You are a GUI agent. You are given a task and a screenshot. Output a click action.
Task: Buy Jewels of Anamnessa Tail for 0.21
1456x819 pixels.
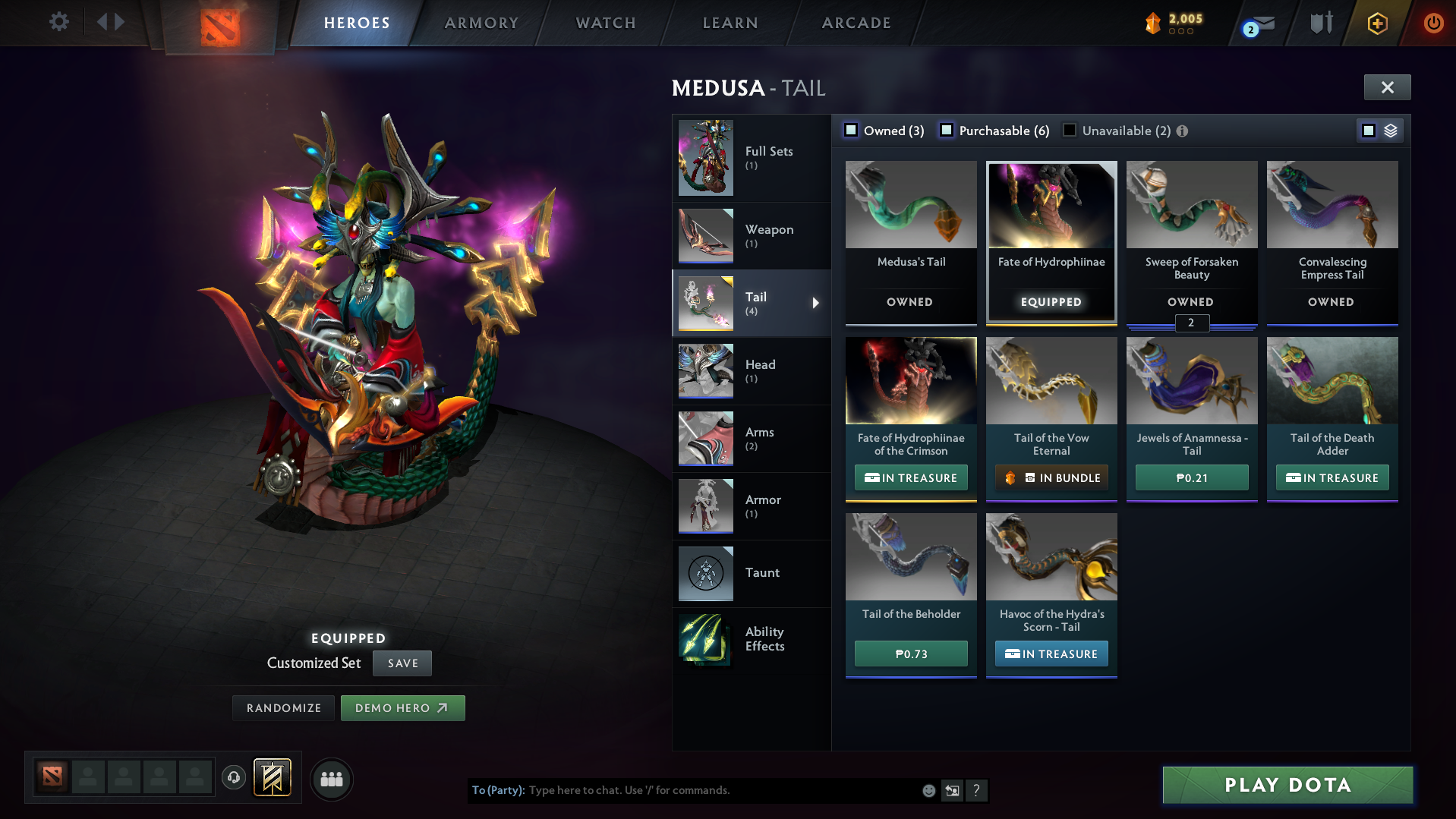[x=1192, y=478]
